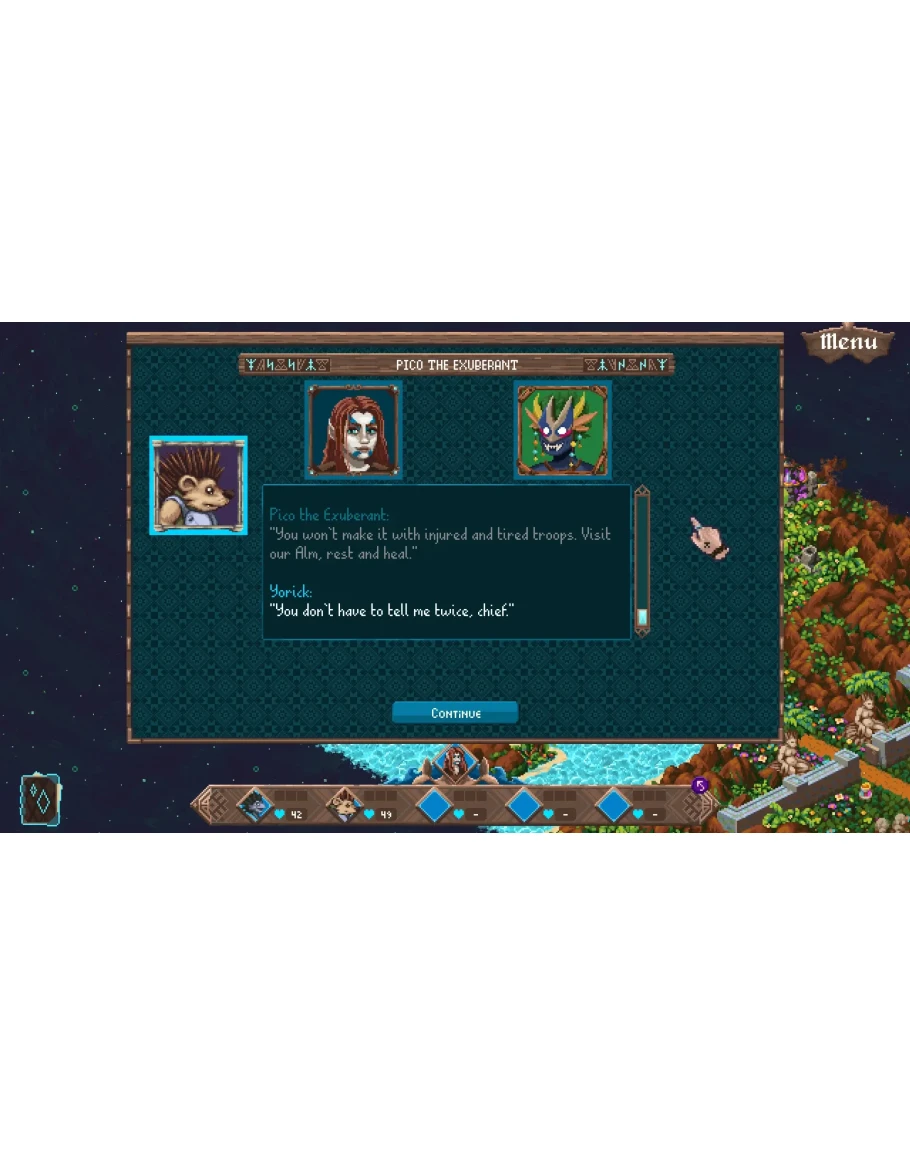Select the troop unit with 42 health
Image resolution: width=910 pixels, height=1155 pixels.
[x=255, y=804]
